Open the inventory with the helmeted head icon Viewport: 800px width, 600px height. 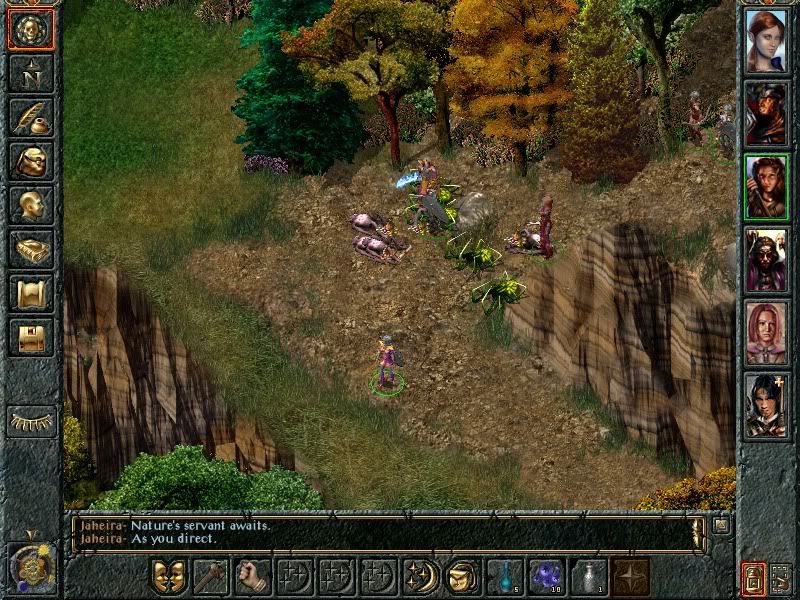click(30, 160)
